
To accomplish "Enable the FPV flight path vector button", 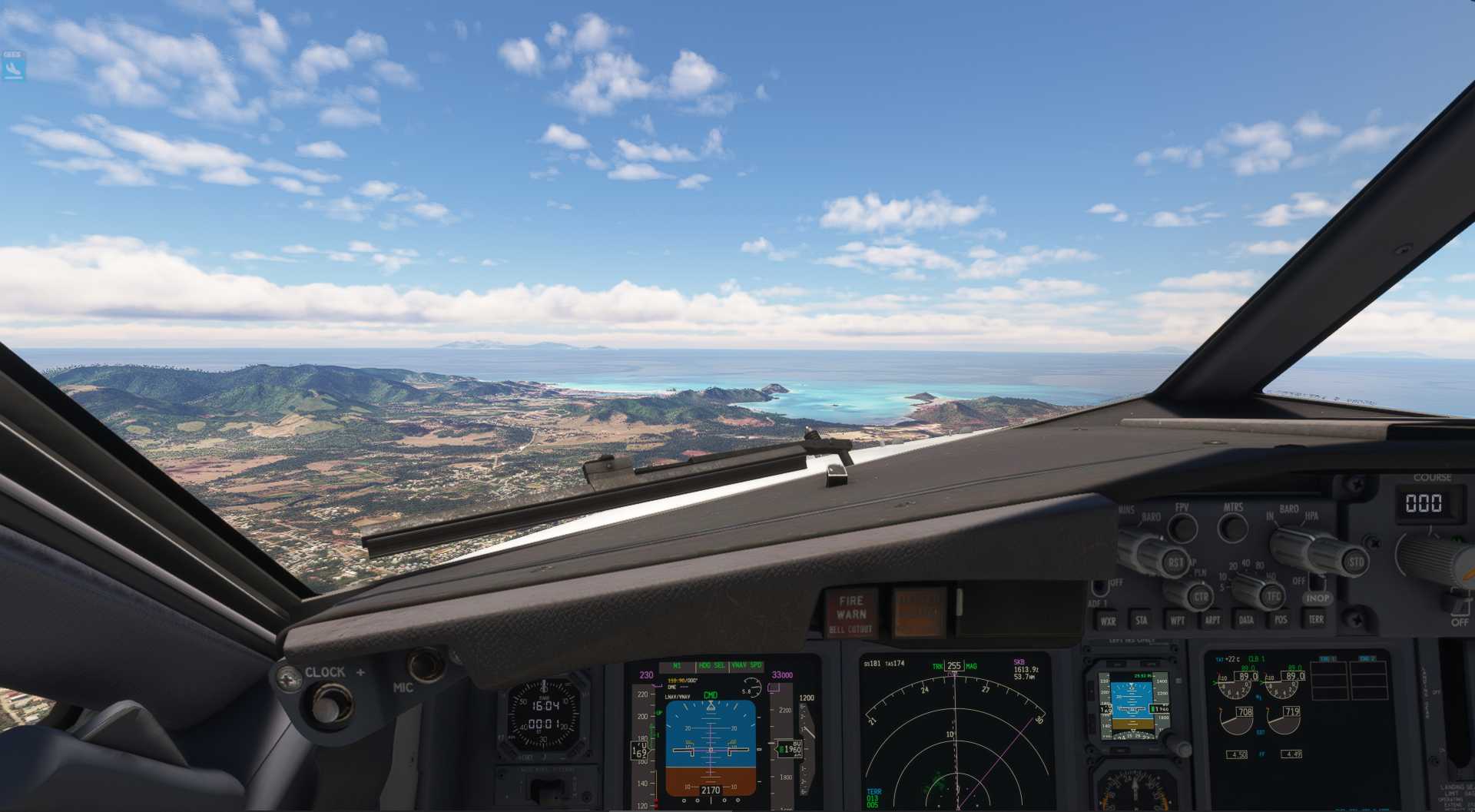I will click(1183, 529).
